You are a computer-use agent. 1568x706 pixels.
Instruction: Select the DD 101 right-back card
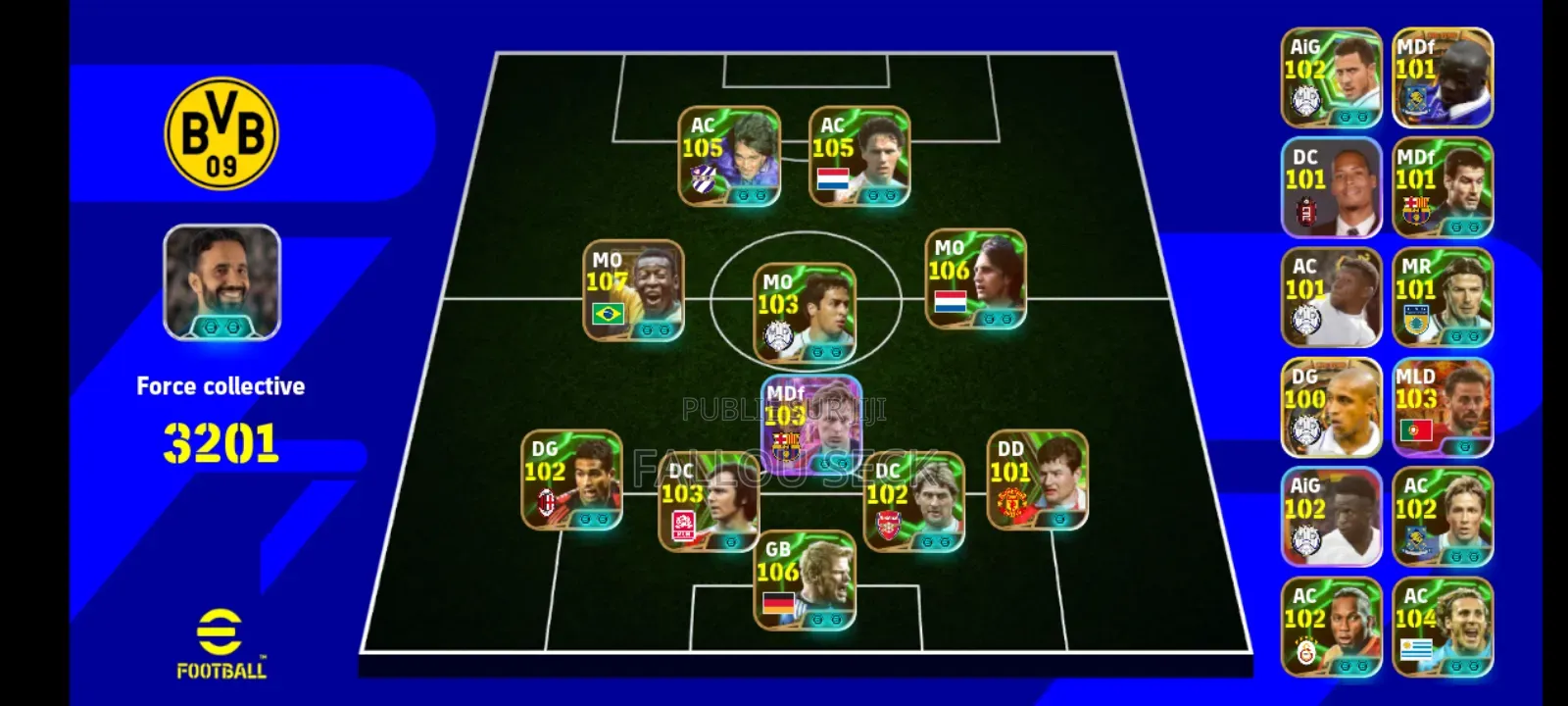(x=1037, y=480)
